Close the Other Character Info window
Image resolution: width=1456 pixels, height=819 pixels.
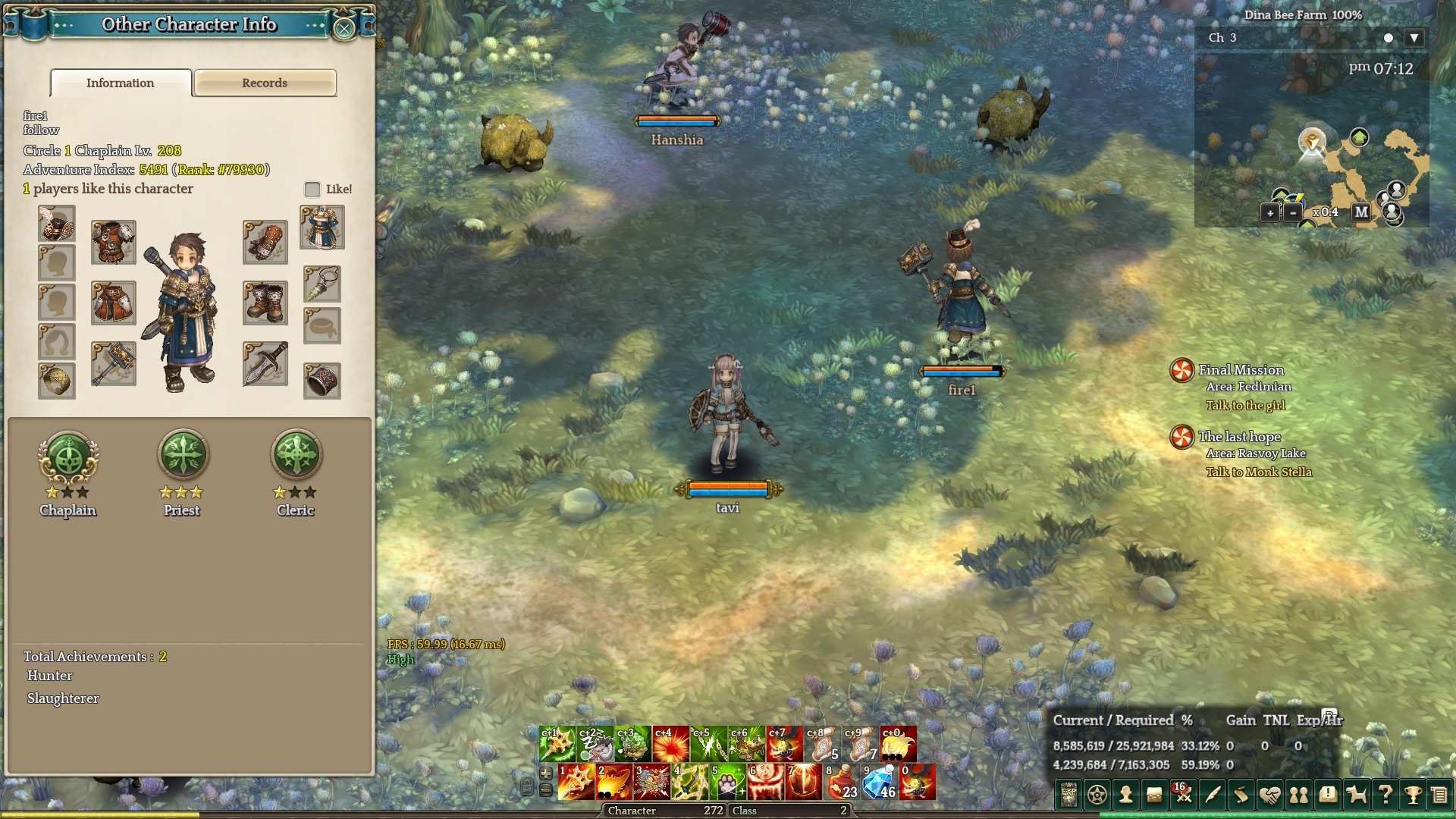pos(344,28)
